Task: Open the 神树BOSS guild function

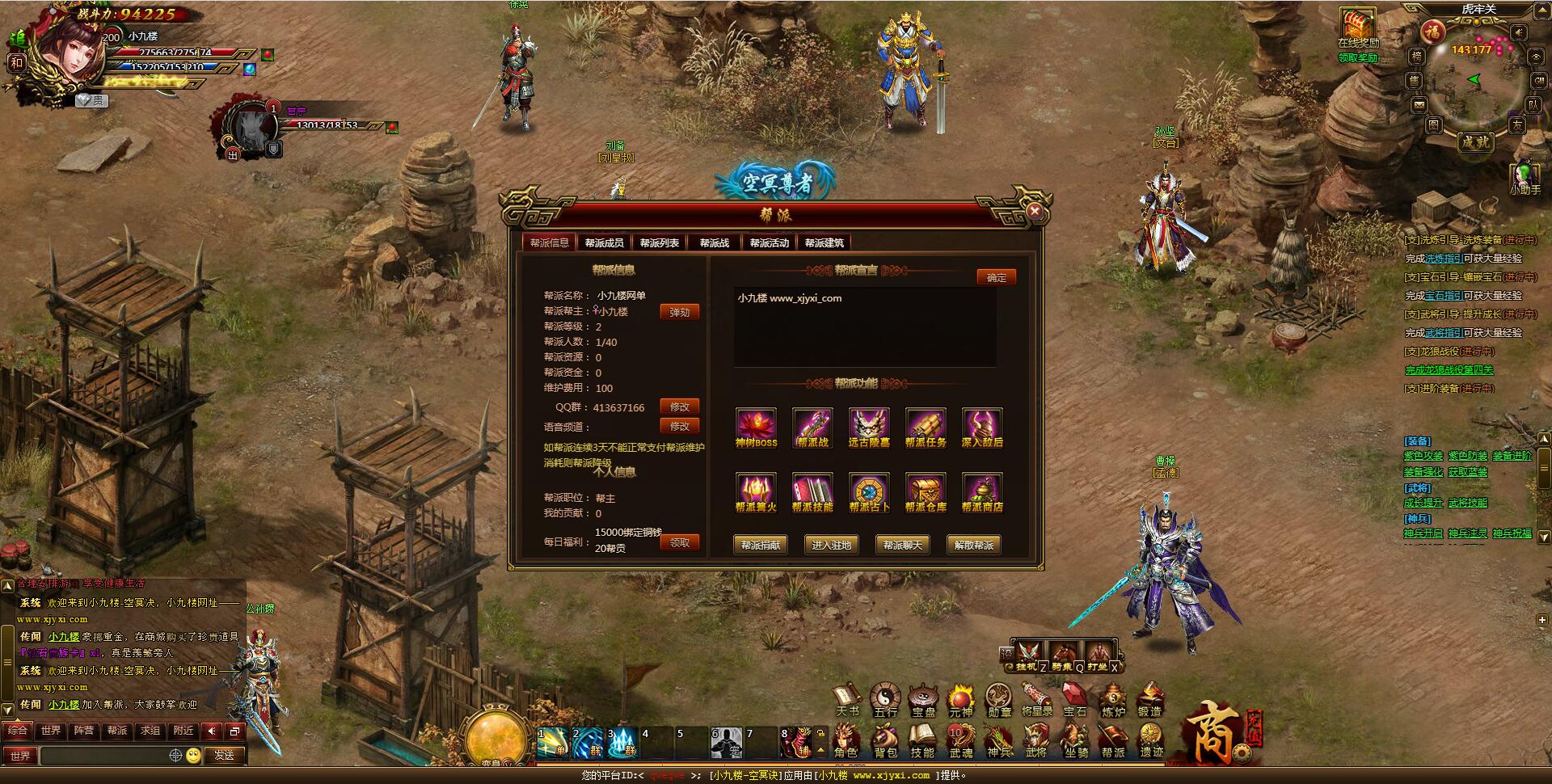Action: (x=756, y=428)
